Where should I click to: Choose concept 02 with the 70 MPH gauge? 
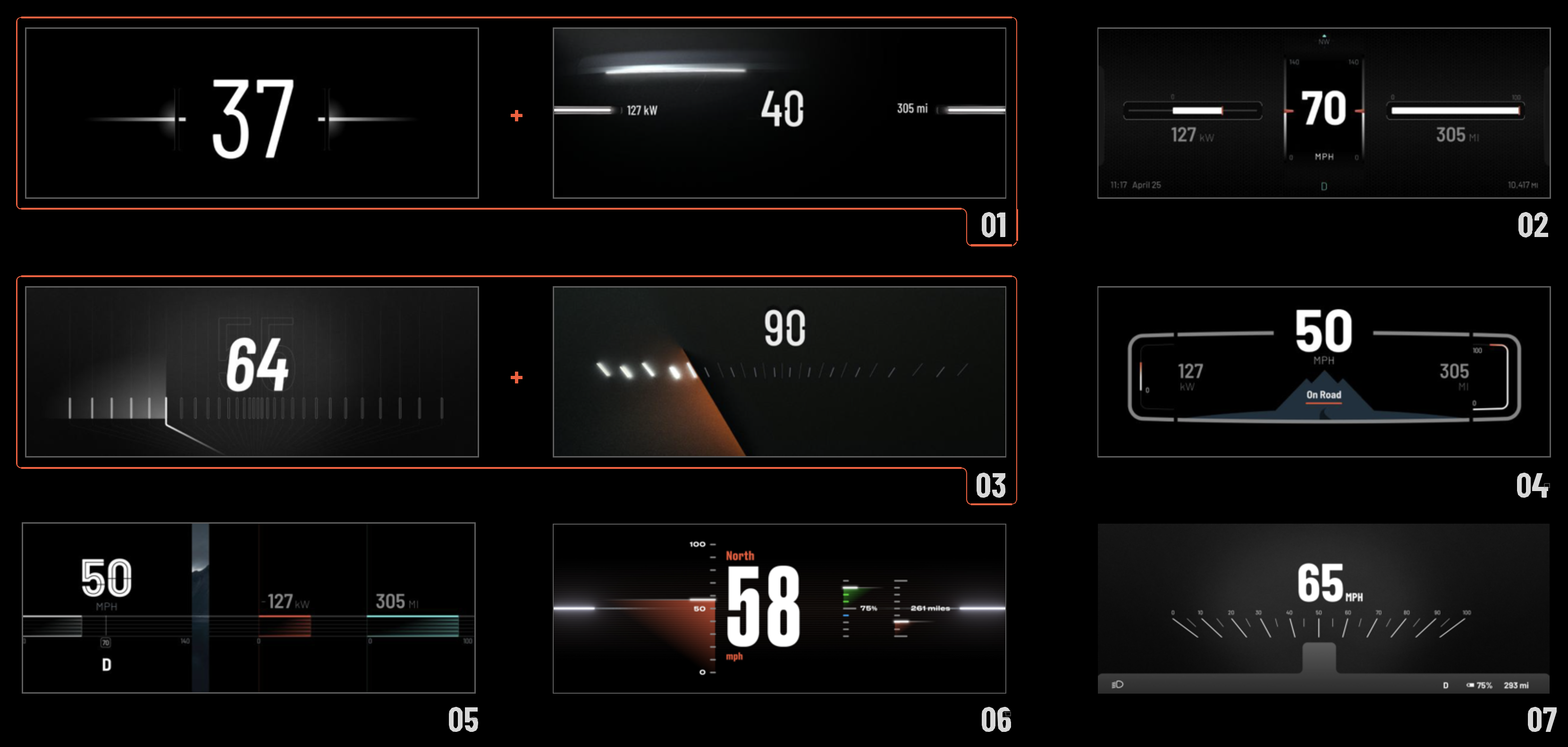[1324, 113]
